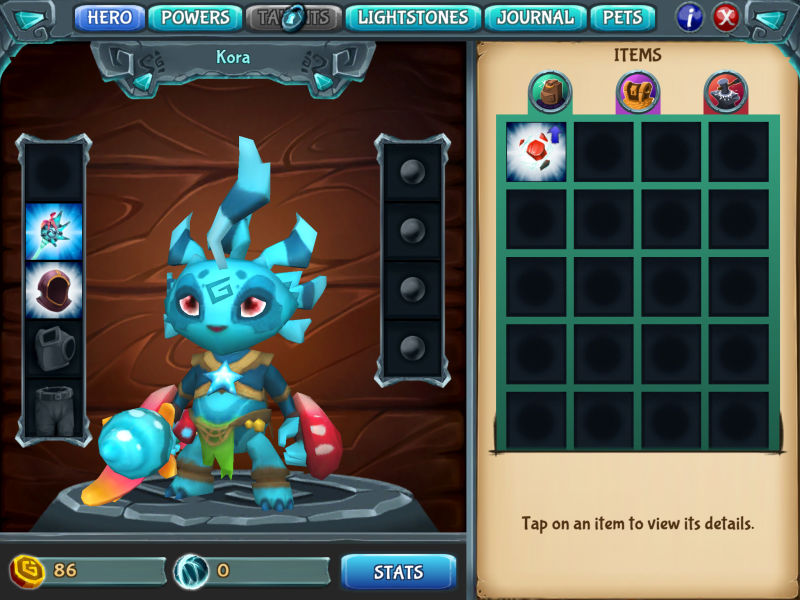Click the empty pants equipment slot
This screenshot has width=800, height=600.
[x=54, y=407]
